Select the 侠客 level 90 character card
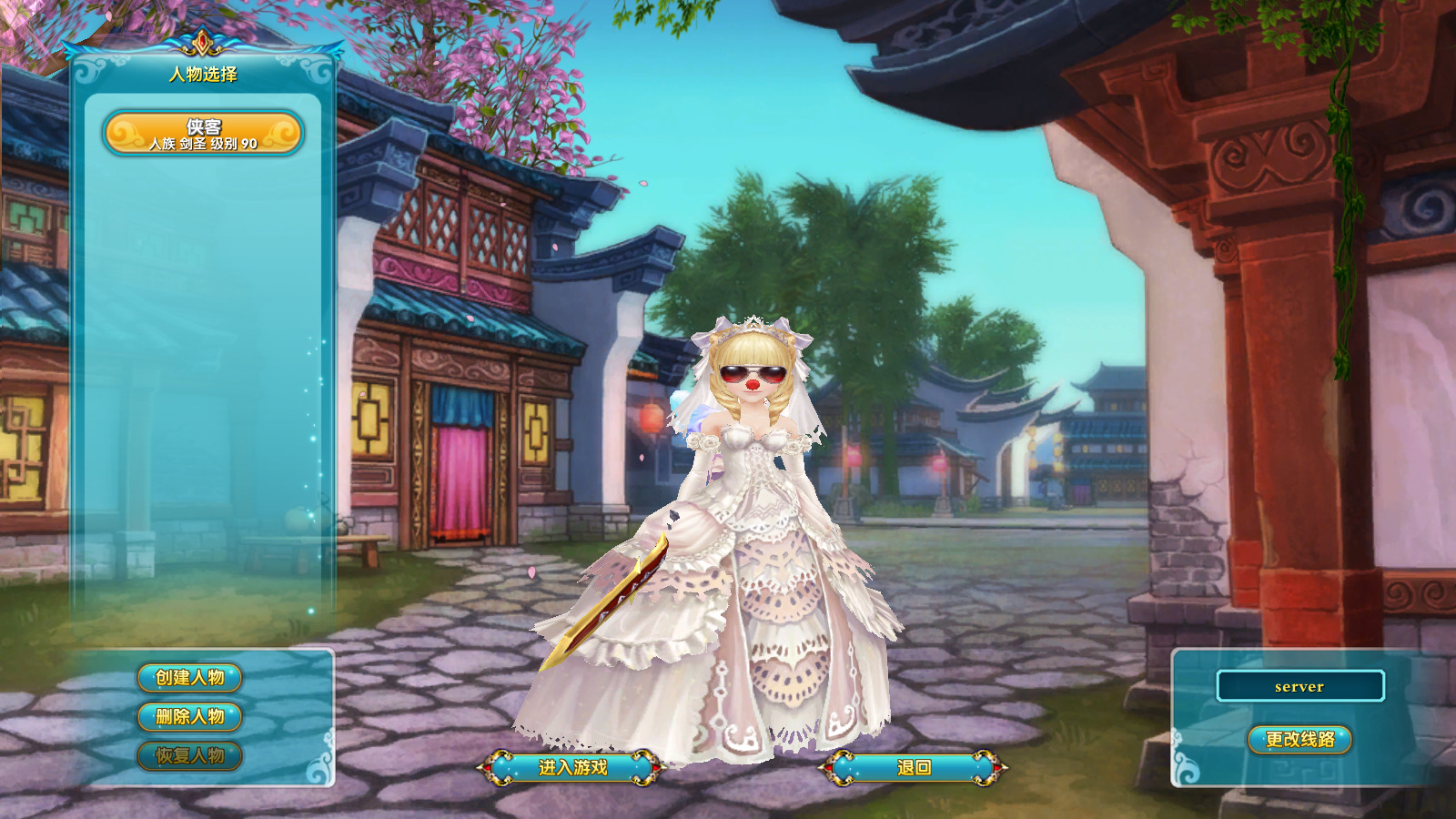 pyautogui.click(x=204, y=132)
